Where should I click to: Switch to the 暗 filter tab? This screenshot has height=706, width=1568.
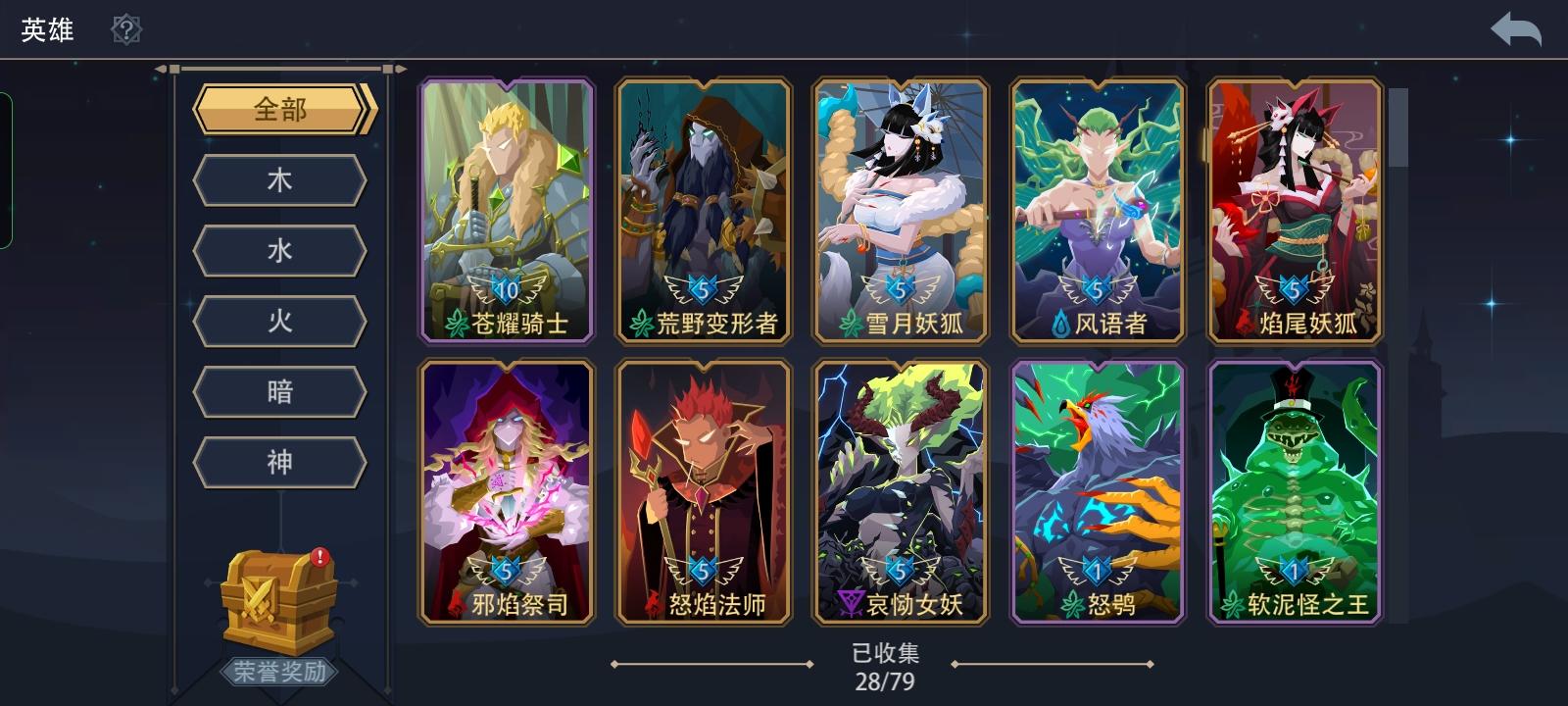point(279,390)
